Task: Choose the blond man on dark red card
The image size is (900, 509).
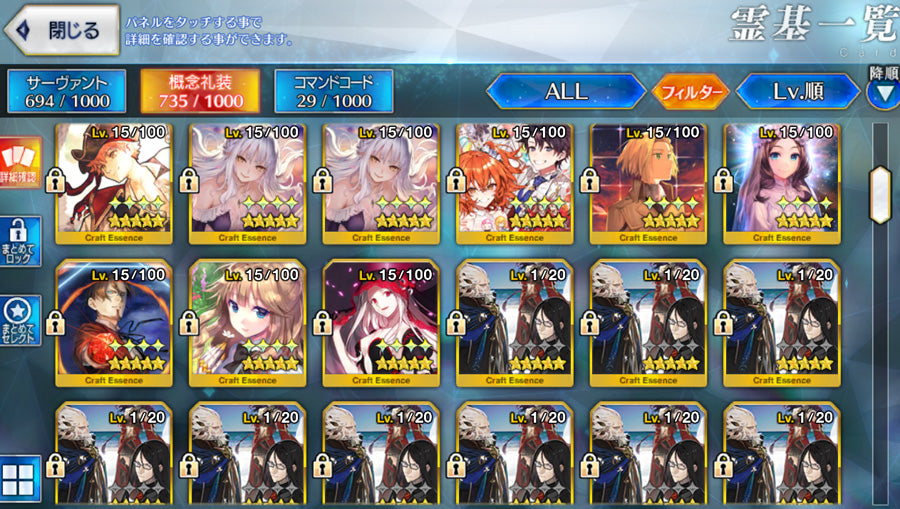Action: tap(647, 183)
